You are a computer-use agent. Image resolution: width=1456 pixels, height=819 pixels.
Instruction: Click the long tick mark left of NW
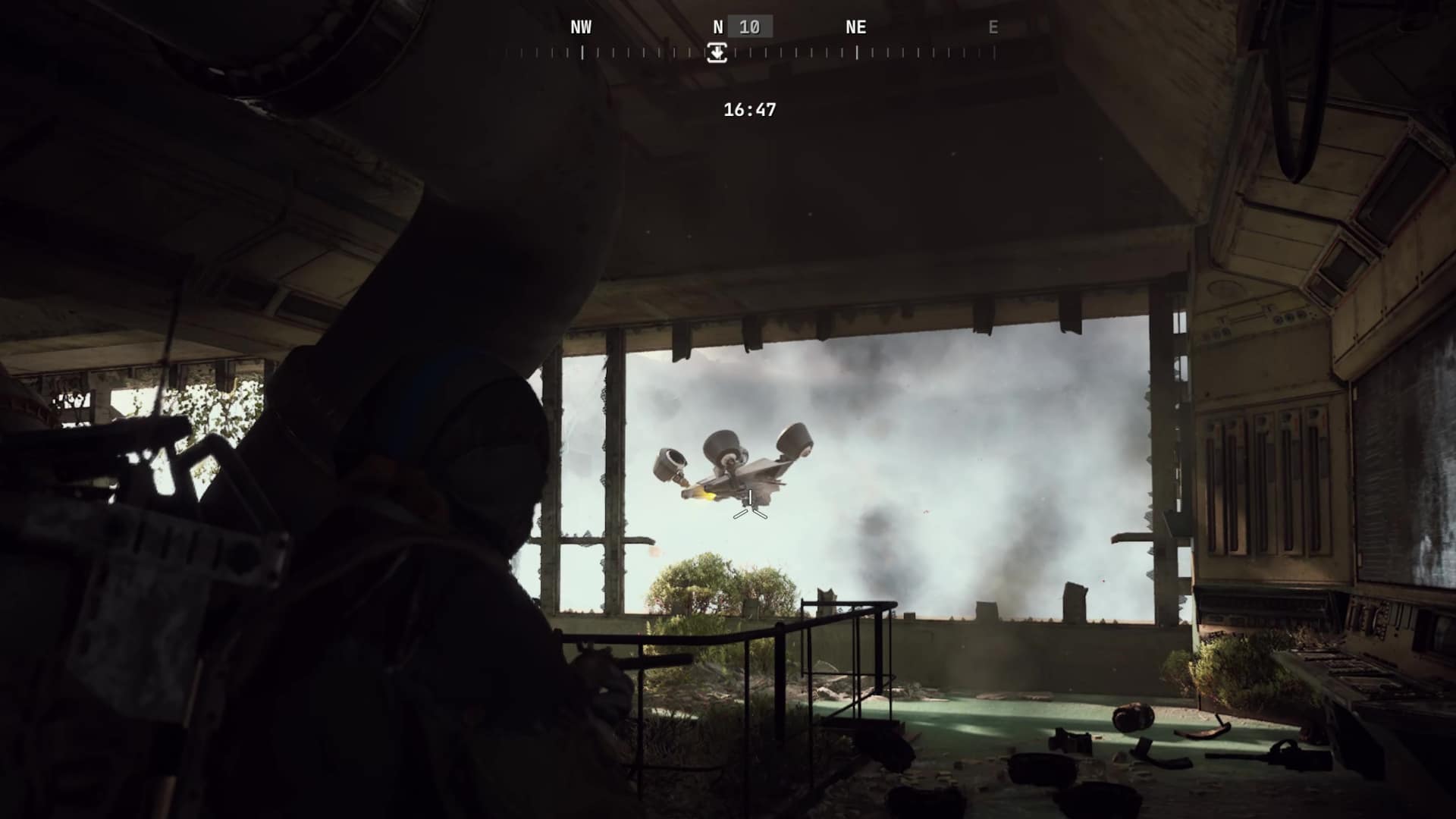[582, 52]
